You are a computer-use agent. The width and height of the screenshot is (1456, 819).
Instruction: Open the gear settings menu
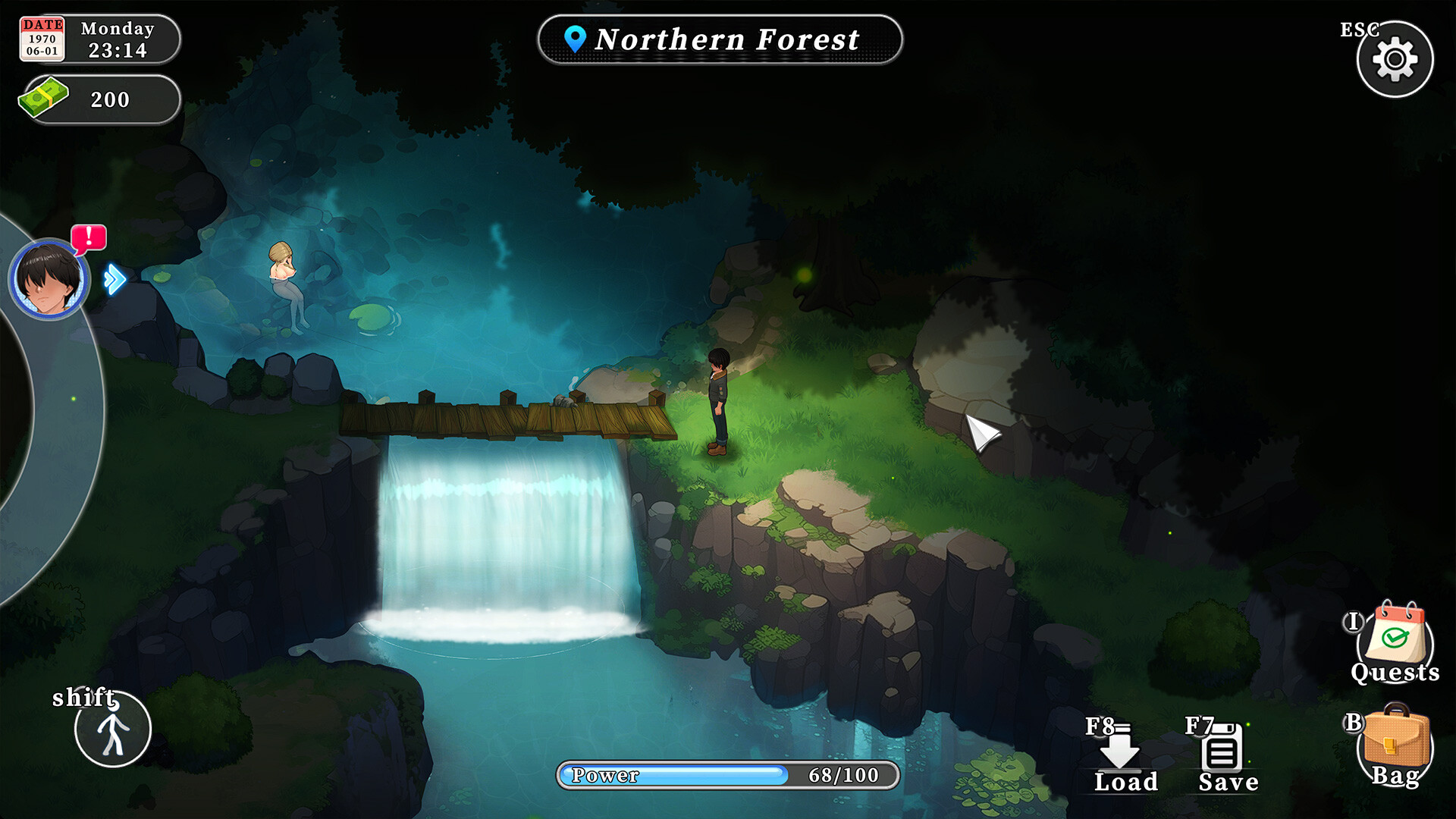tap(1395, 59)
